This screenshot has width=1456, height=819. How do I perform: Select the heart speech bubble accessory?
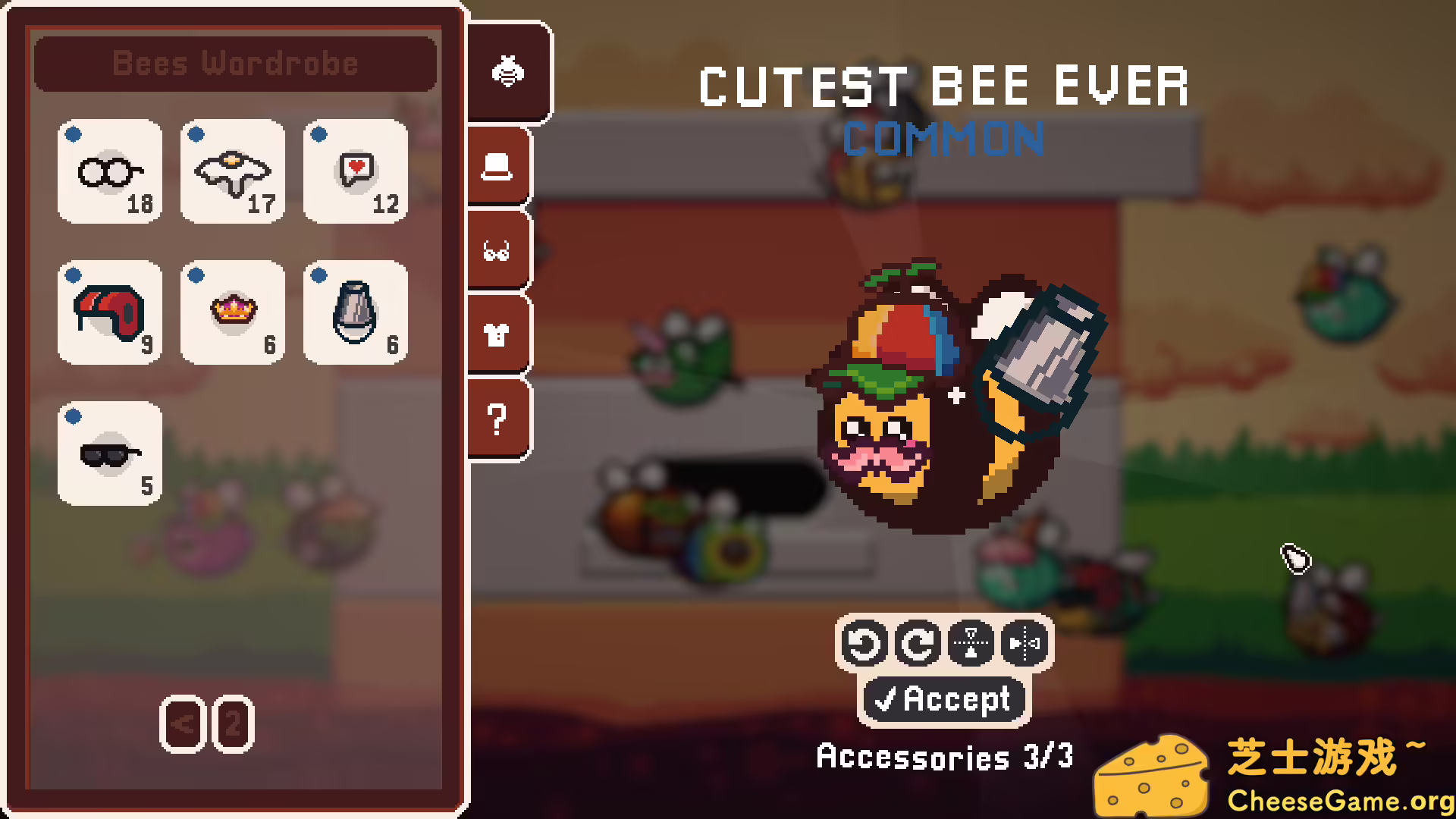click(x=355, y=172)
